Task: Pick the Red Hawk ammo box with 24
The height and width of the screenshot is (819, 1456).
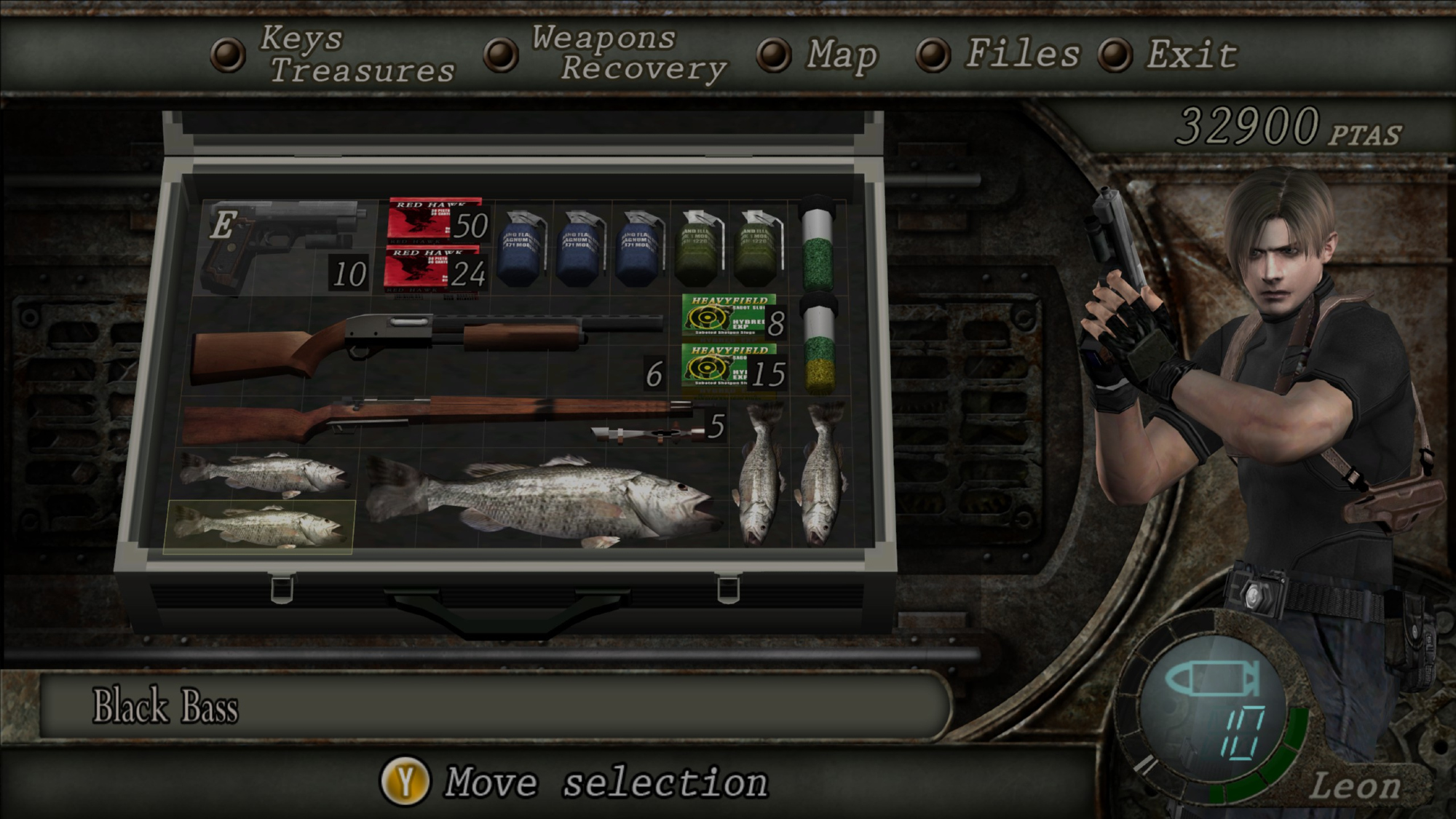Action: (435, 271)
